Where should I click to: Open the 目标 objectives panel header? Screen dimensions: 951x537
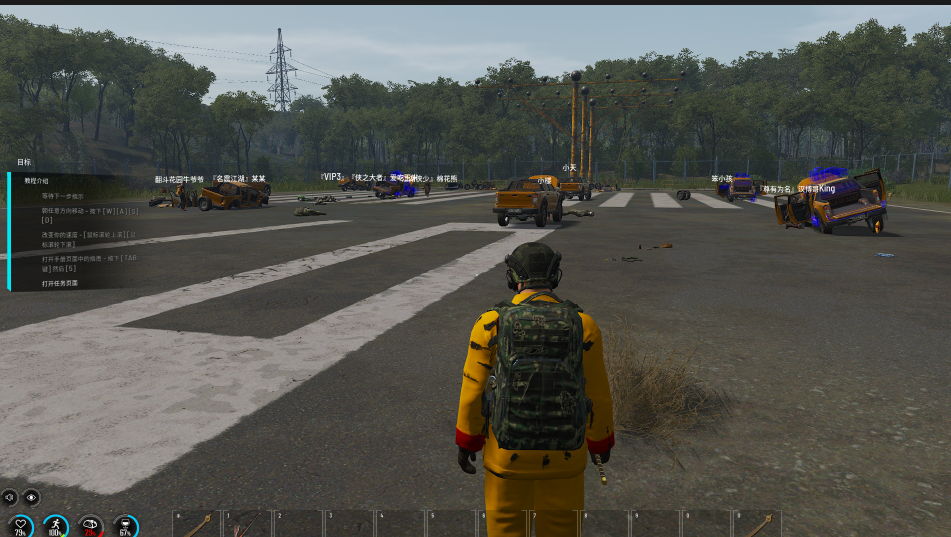[x=24, y=162]
